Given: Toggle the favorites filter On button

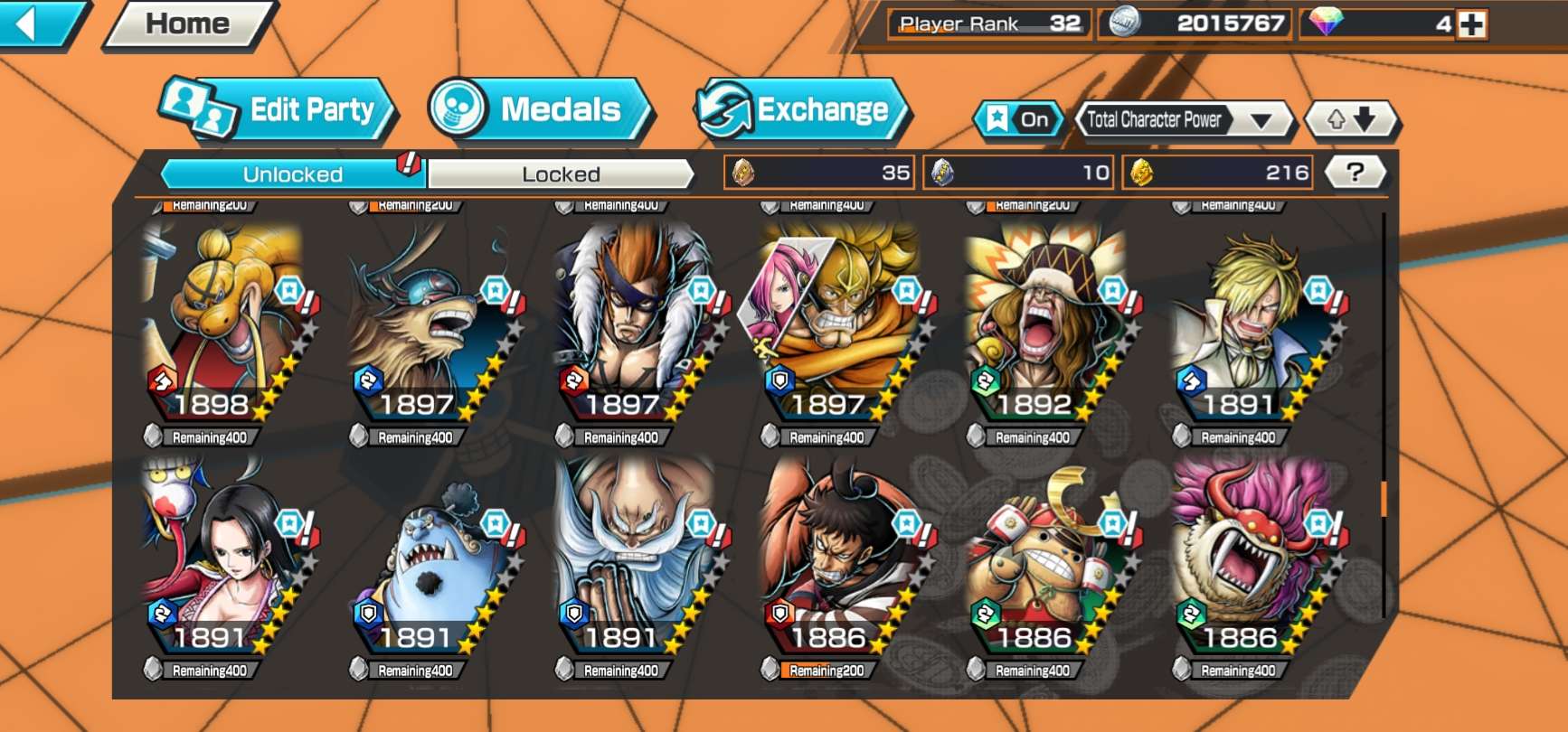Looking at the screenshot, I should [x=1019, y=119].
